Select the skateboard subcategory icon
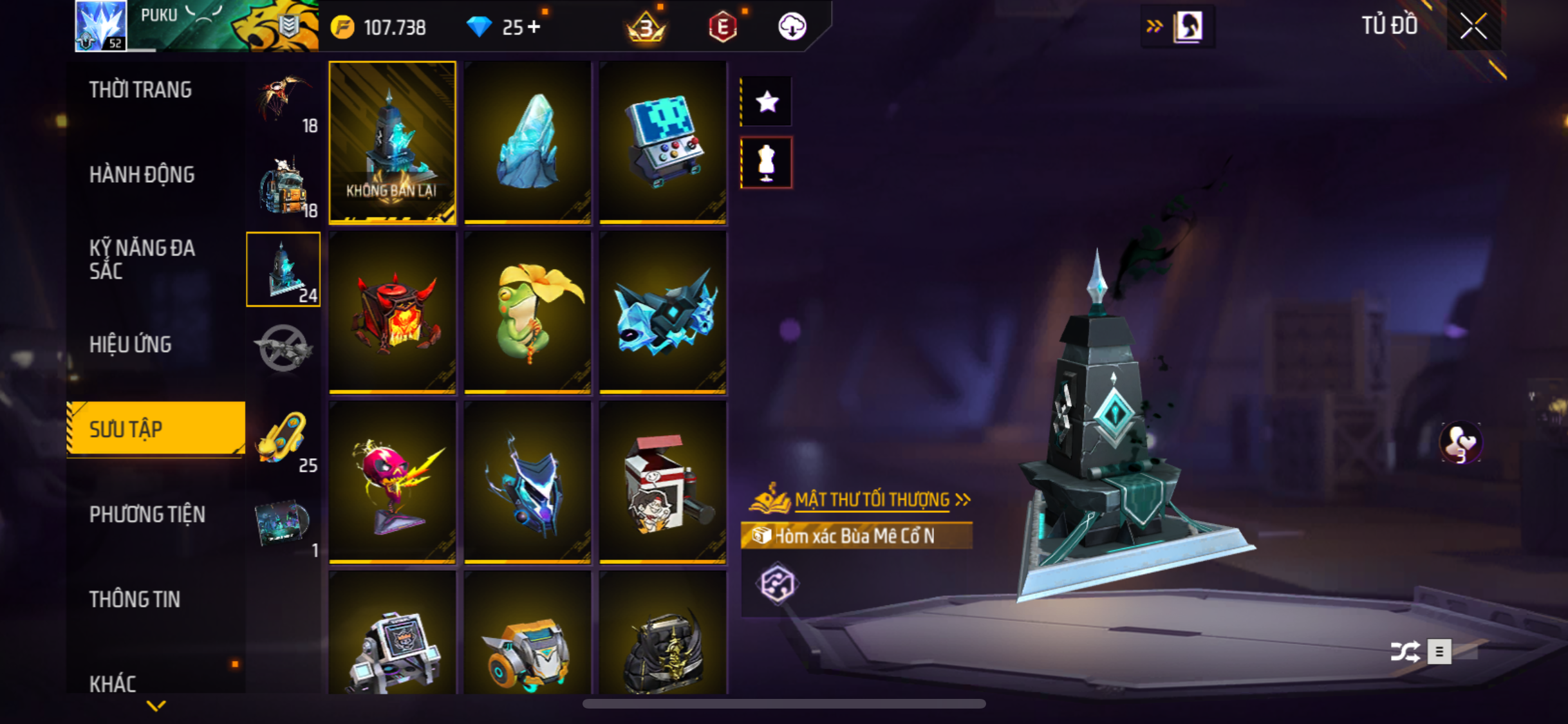 [x=282, y=439]
